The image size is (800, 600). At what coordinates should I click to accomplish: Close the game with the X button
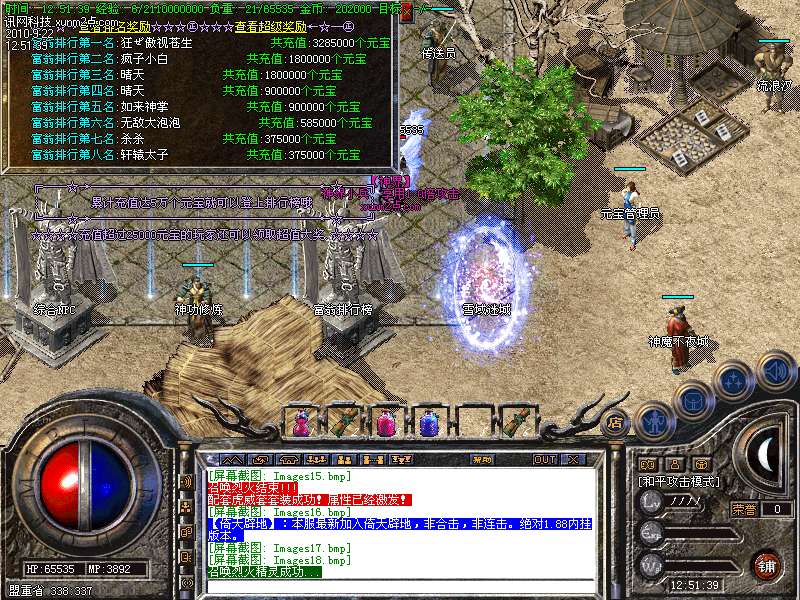(x=575, y=459)
